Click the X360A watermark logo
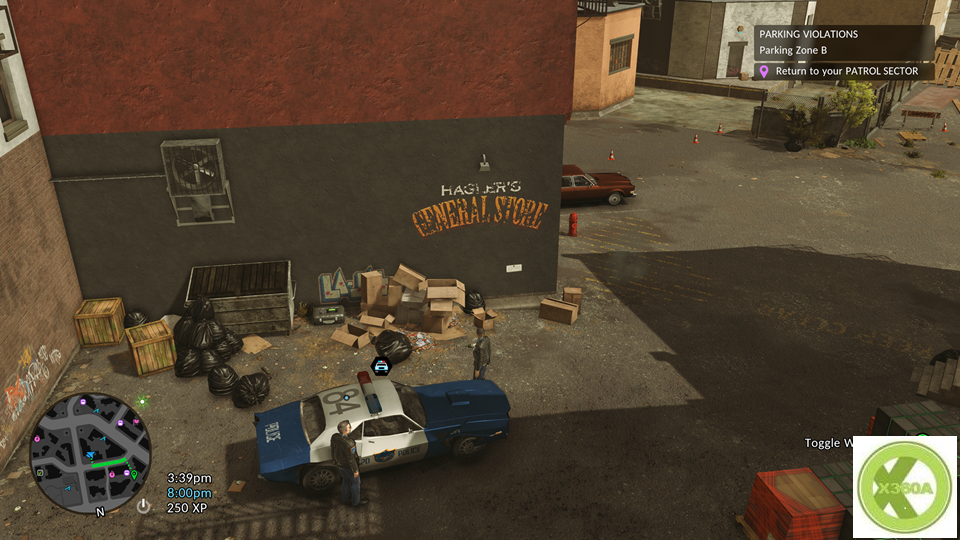Viewport: 960px width, 540px height. (x=905, y=487)
